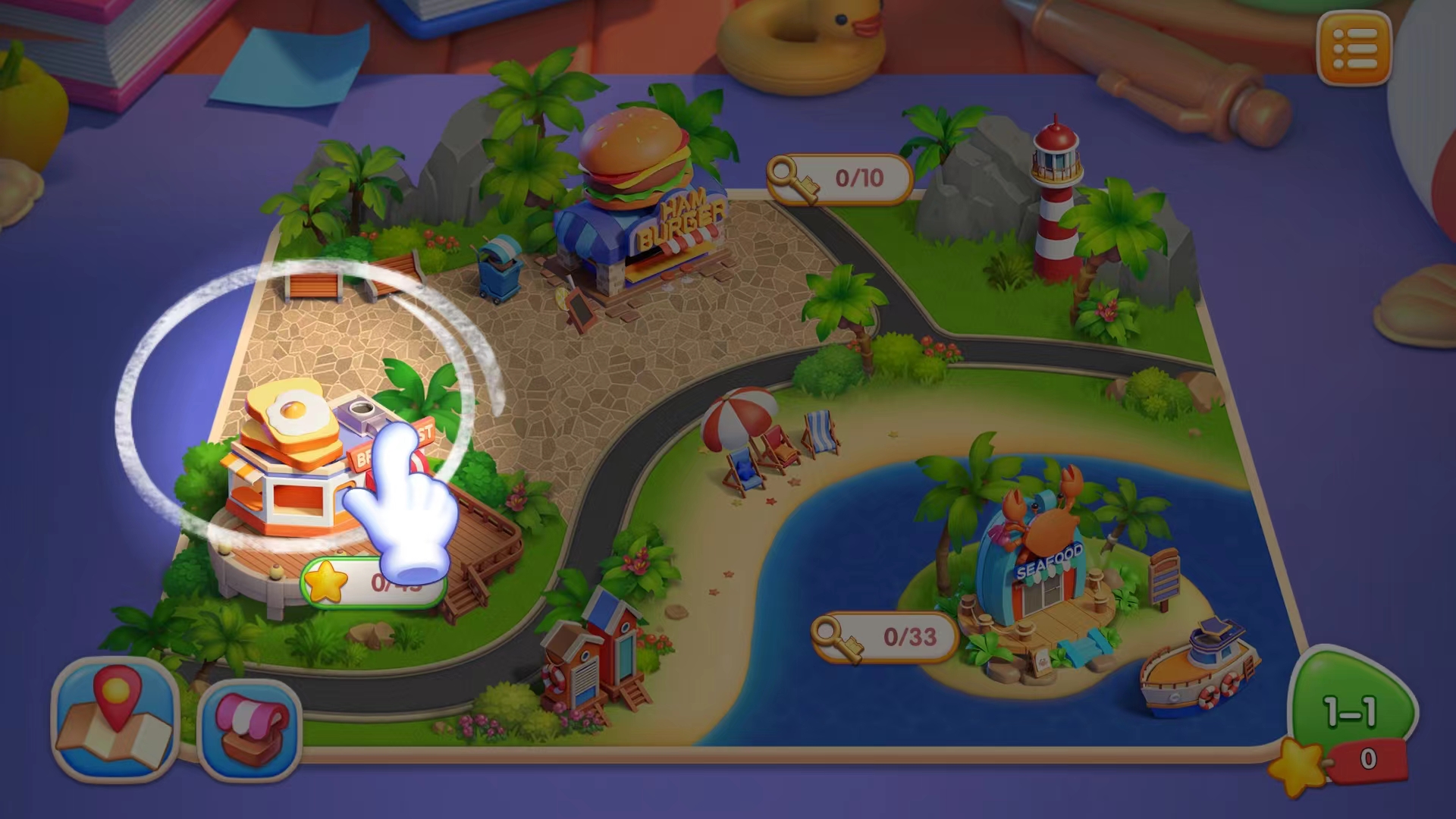Tap the Breakfast star progress badge

point(372,582)
